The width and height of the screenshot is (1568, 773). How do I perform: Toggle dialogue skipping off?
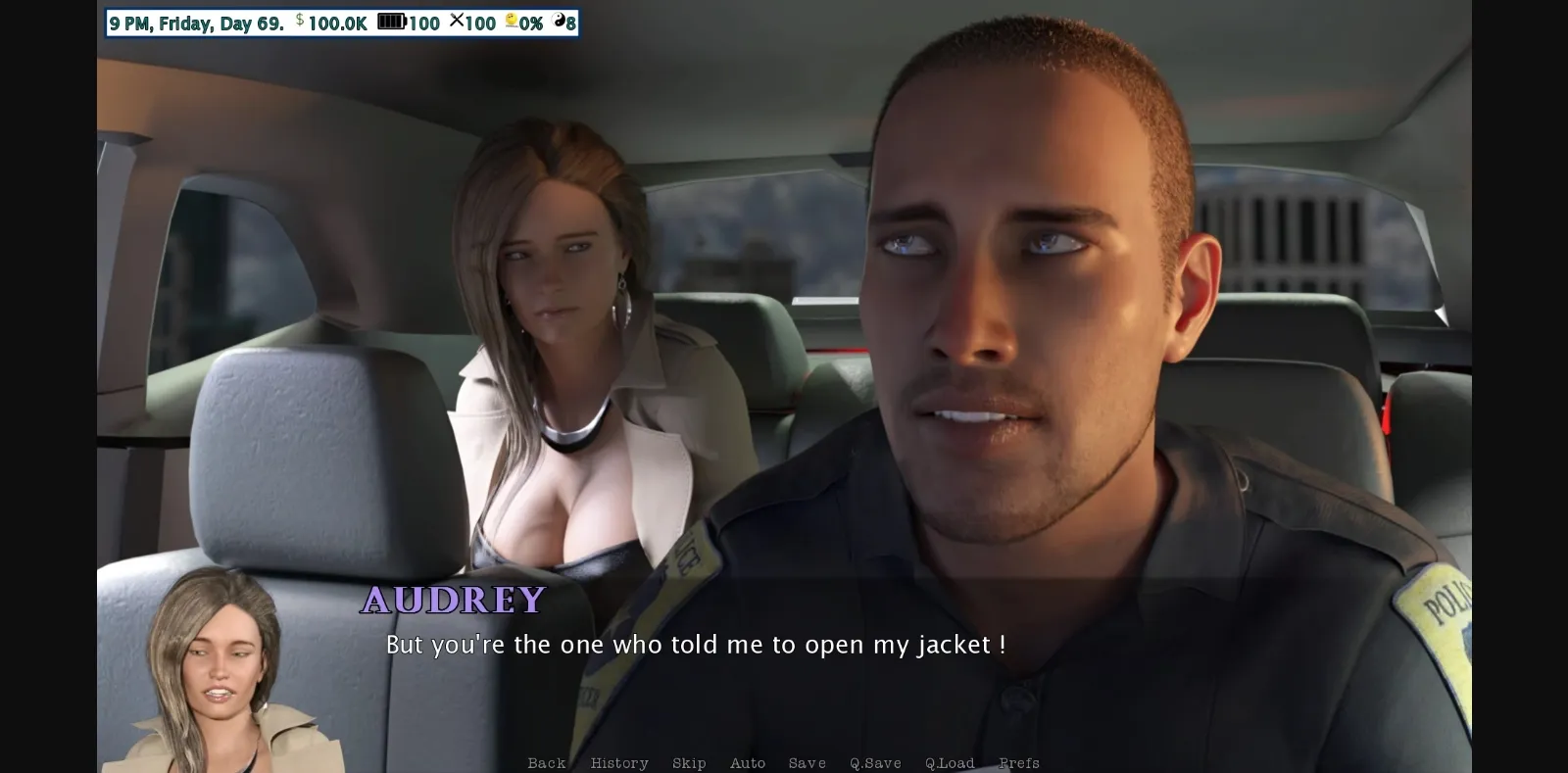tap(689, 762)
